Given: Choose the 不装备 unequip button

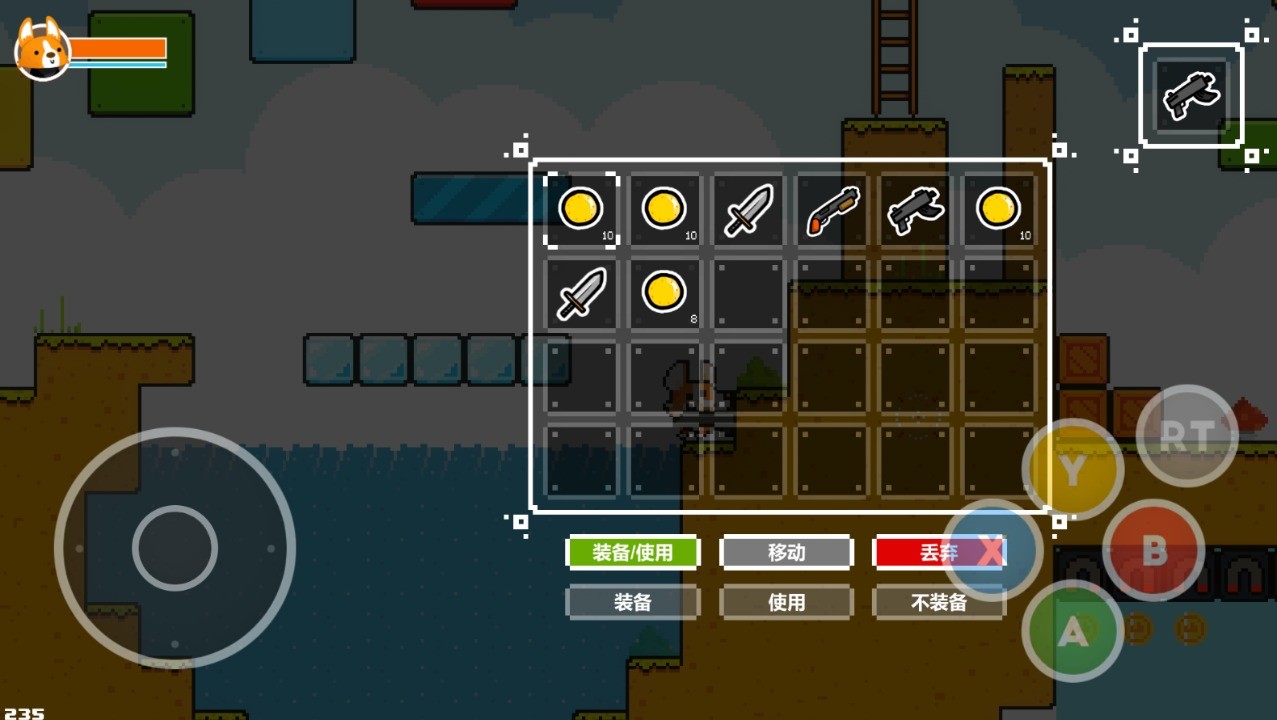Looking at the screenshot, I should coord(938,602).
